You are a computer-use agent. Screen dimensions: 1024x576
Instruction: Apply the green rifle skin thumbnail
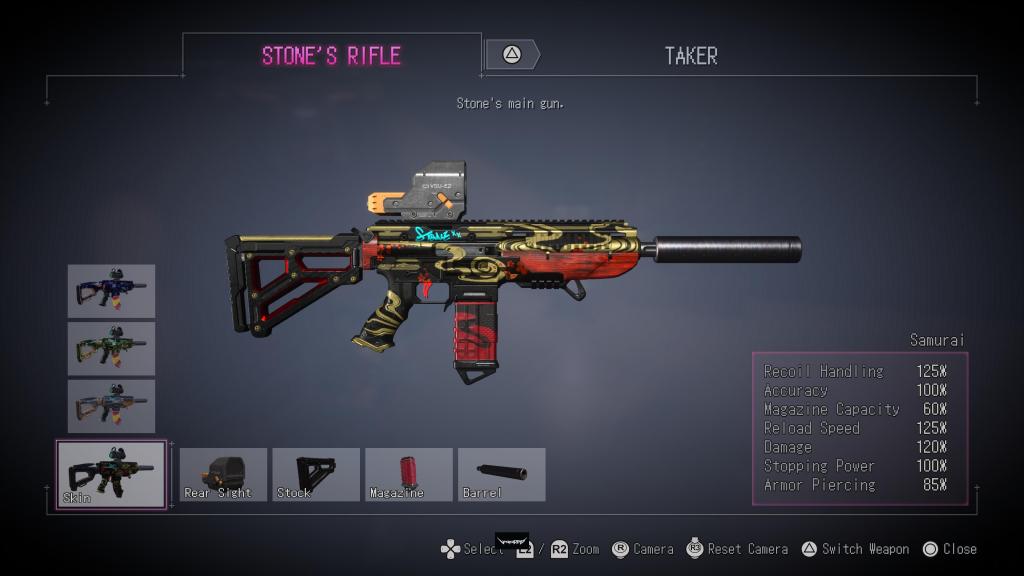[111, 348]
